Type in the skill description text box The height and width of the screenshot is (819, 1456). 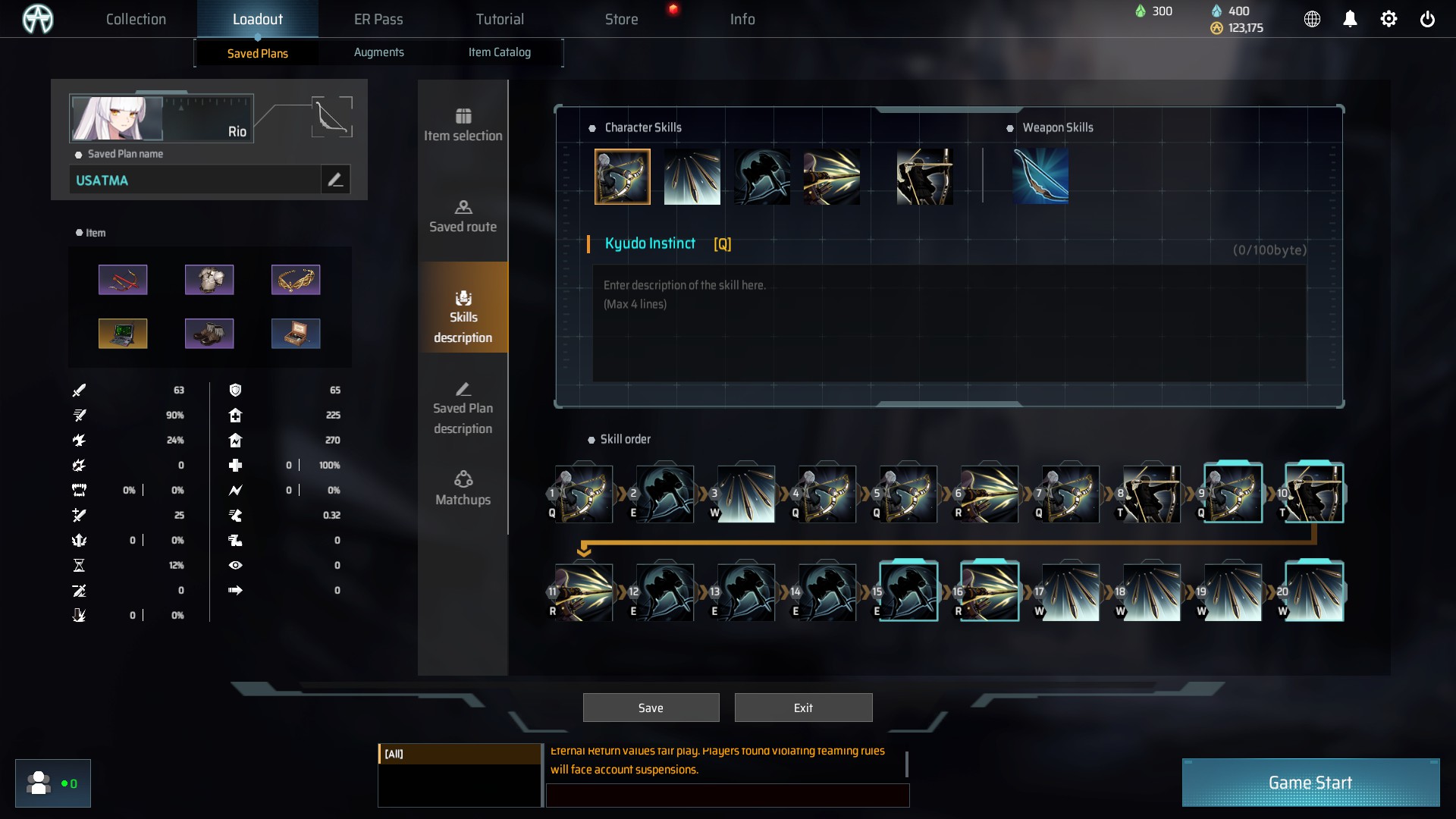click(948, 323)
